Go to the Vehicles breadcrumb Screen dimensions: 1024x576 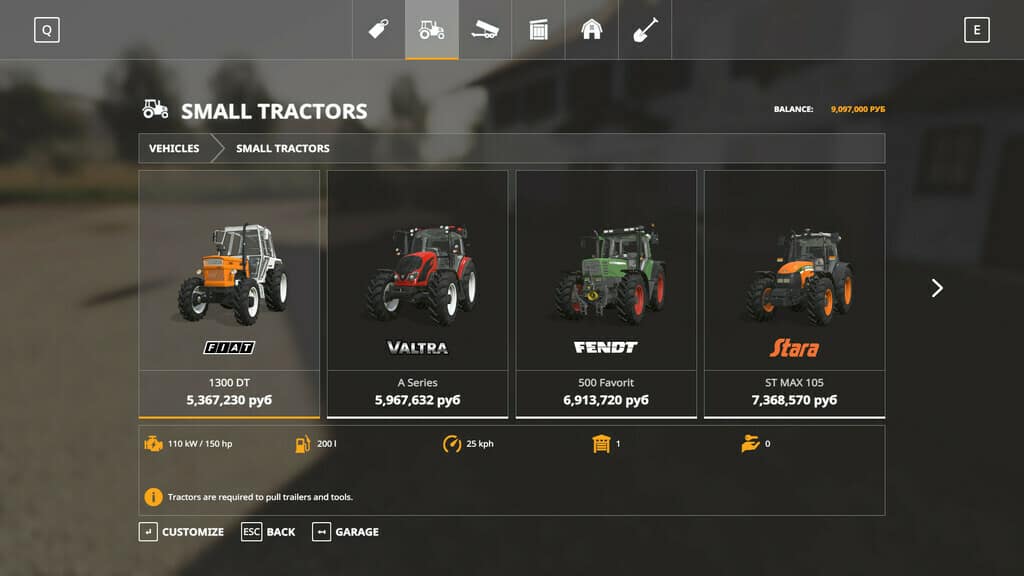click(x=174, y=148)
